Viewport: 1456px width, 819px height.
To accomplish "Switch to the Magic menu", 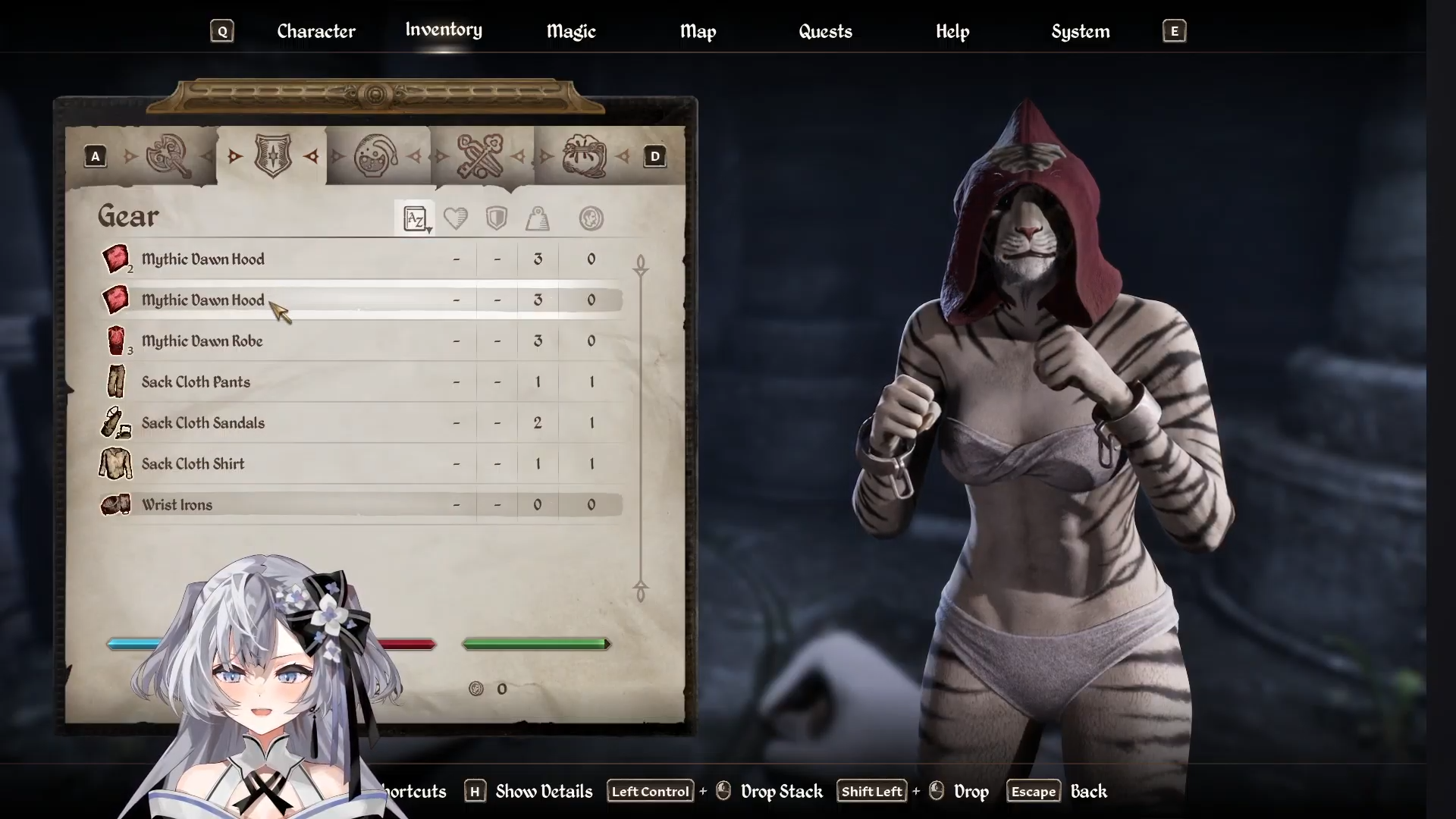I will point(571,31).
